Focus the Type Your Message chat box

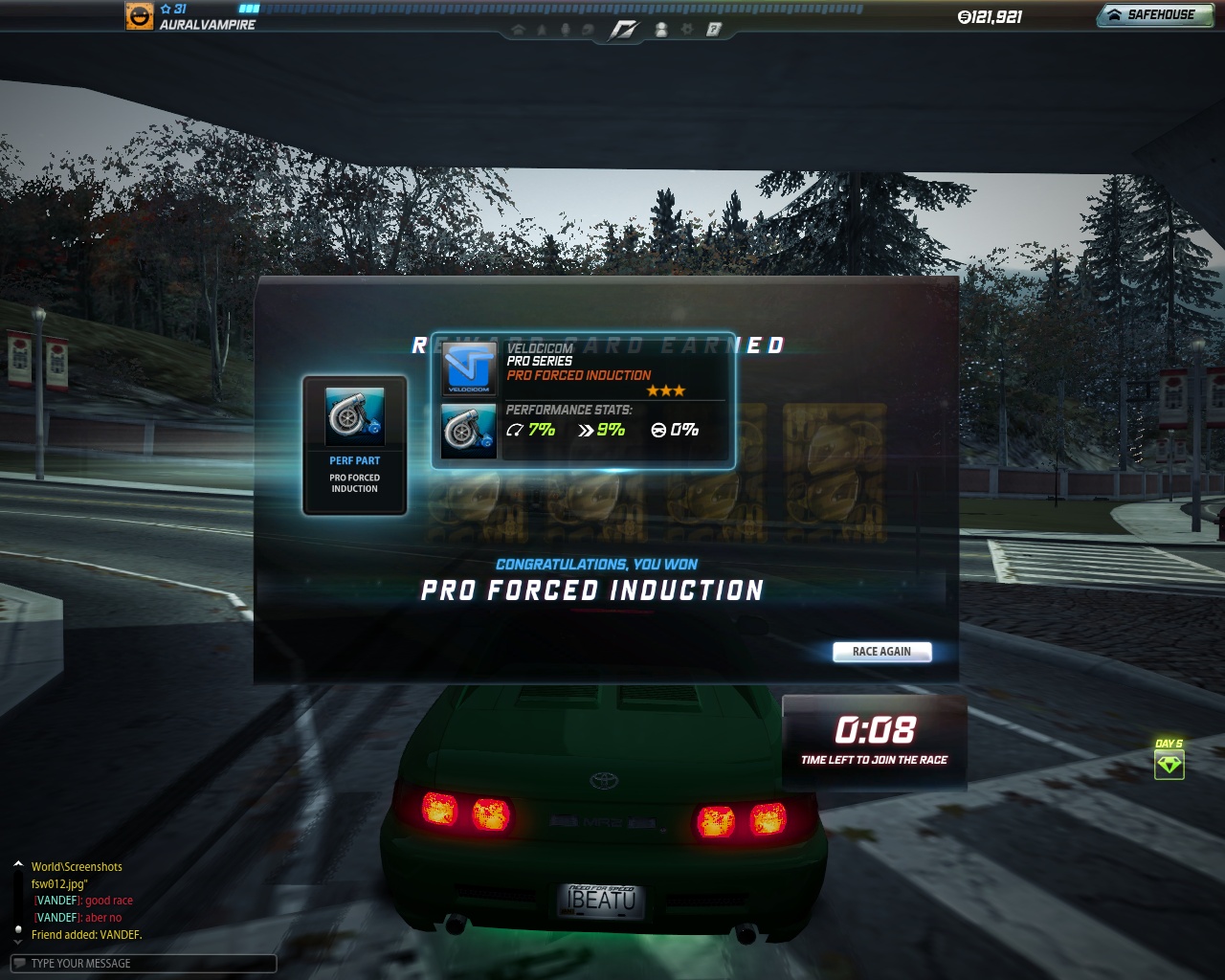(144, 963)
